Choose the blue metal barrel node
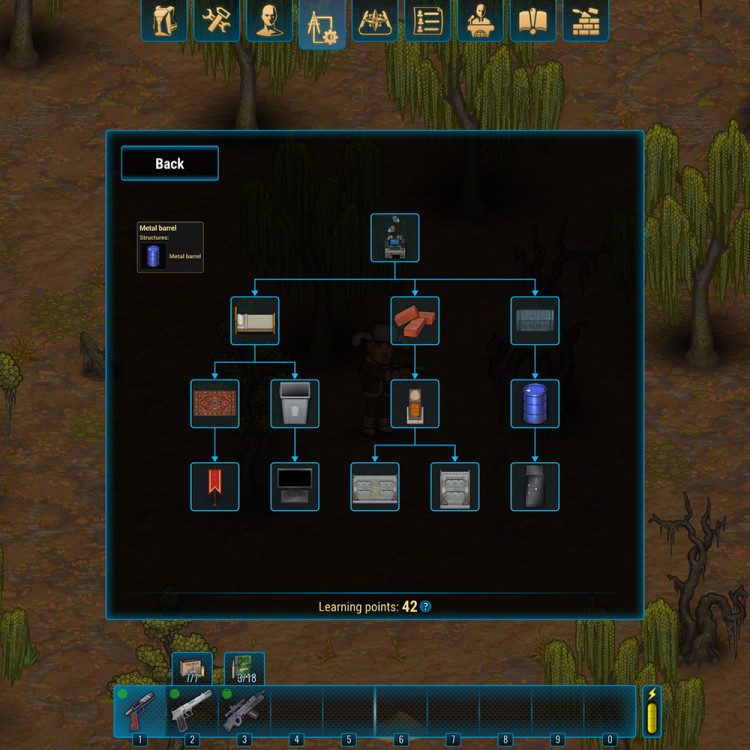The height and width of the screenshot is (750, 750). pyautogui.click(x=535, y=404)
